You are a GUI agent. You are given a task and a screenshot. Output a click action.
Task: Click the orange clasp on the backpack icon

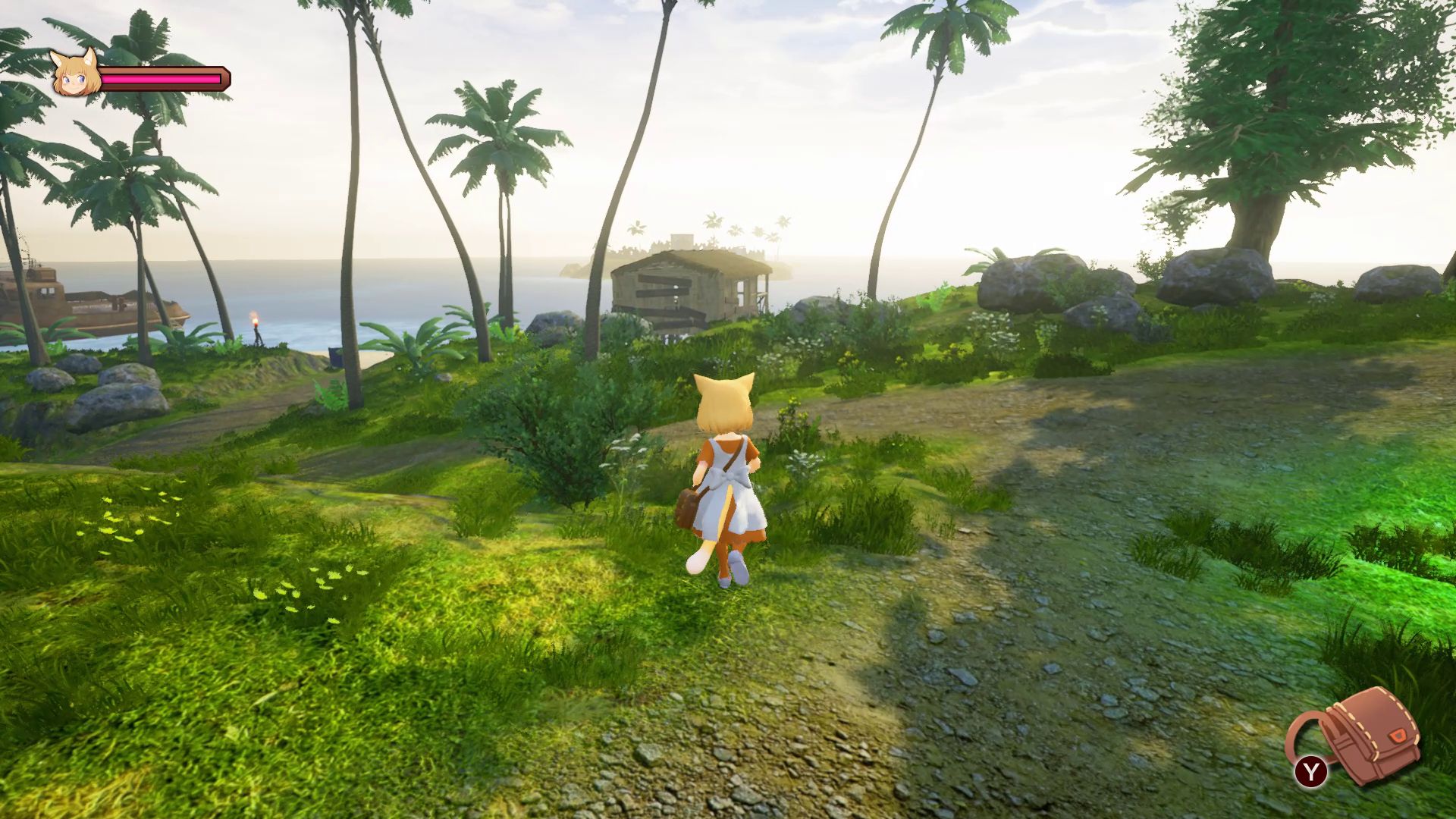coord(1398,736)
